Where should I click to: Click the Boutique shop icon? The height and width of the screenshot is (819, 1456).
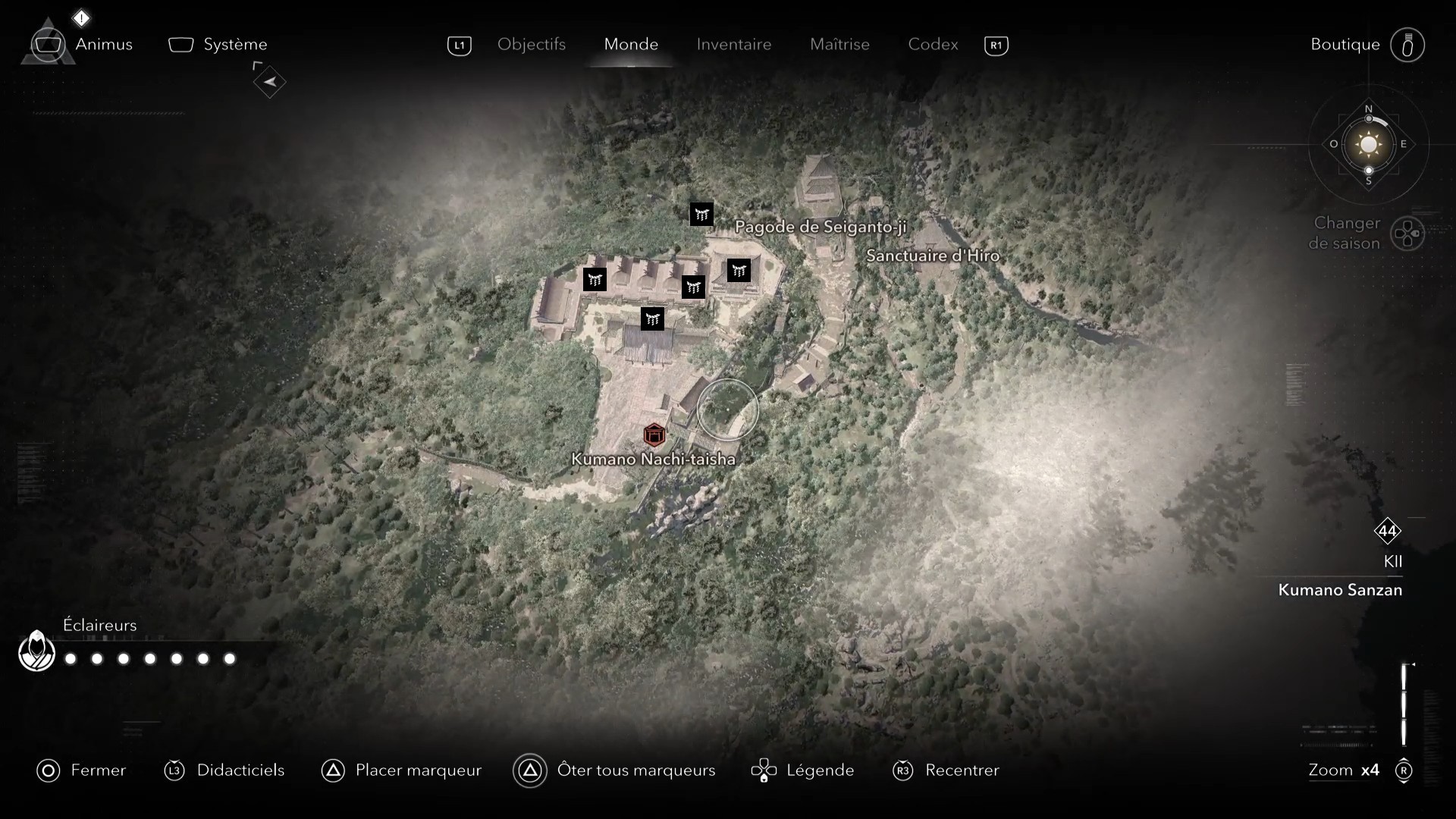coord(1408,45)
